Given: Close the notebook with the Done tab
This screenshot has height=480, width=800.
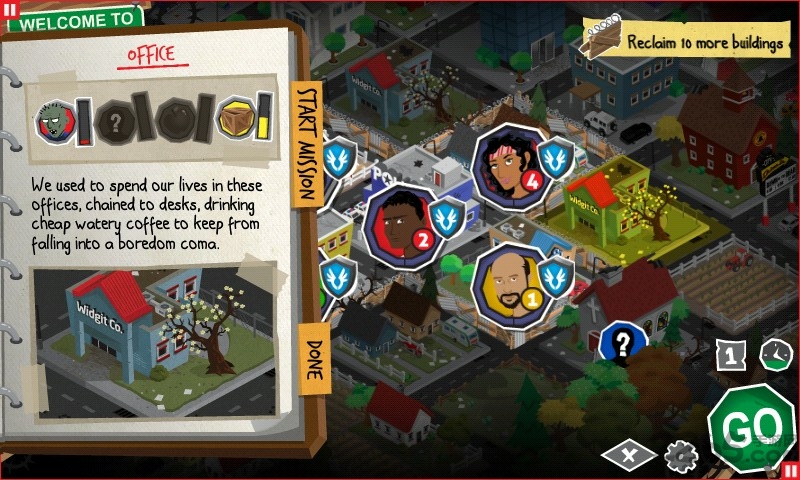Looking at the screenshot, I should pos(313,356).
